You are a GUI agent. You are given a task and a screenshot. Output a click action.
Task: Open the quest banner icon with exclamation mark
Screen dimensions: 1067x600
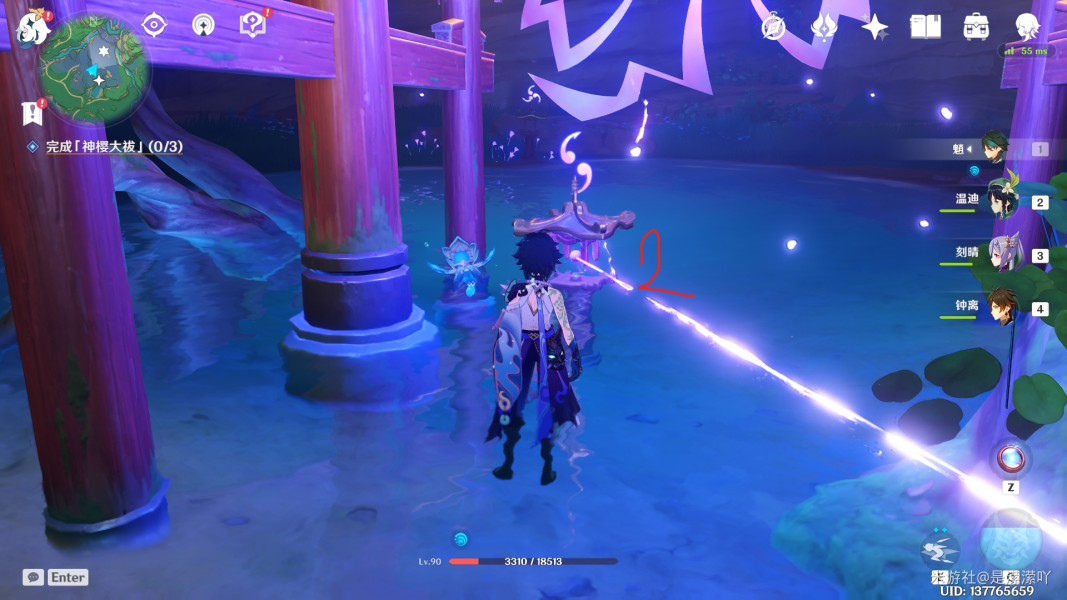pos(31,112)
